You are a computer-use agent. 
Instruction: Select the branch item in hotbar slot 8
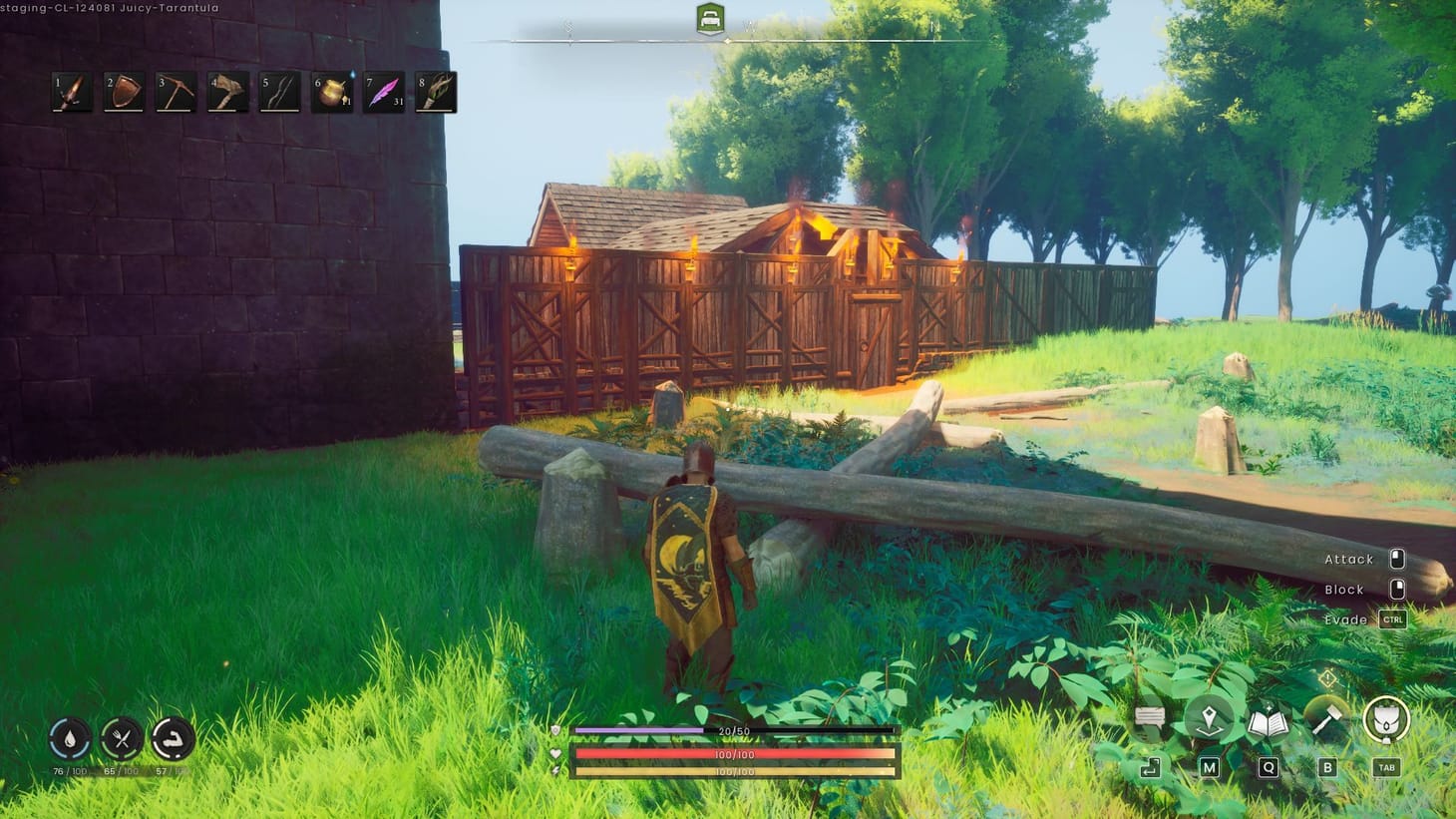click(x=434, y=91)
